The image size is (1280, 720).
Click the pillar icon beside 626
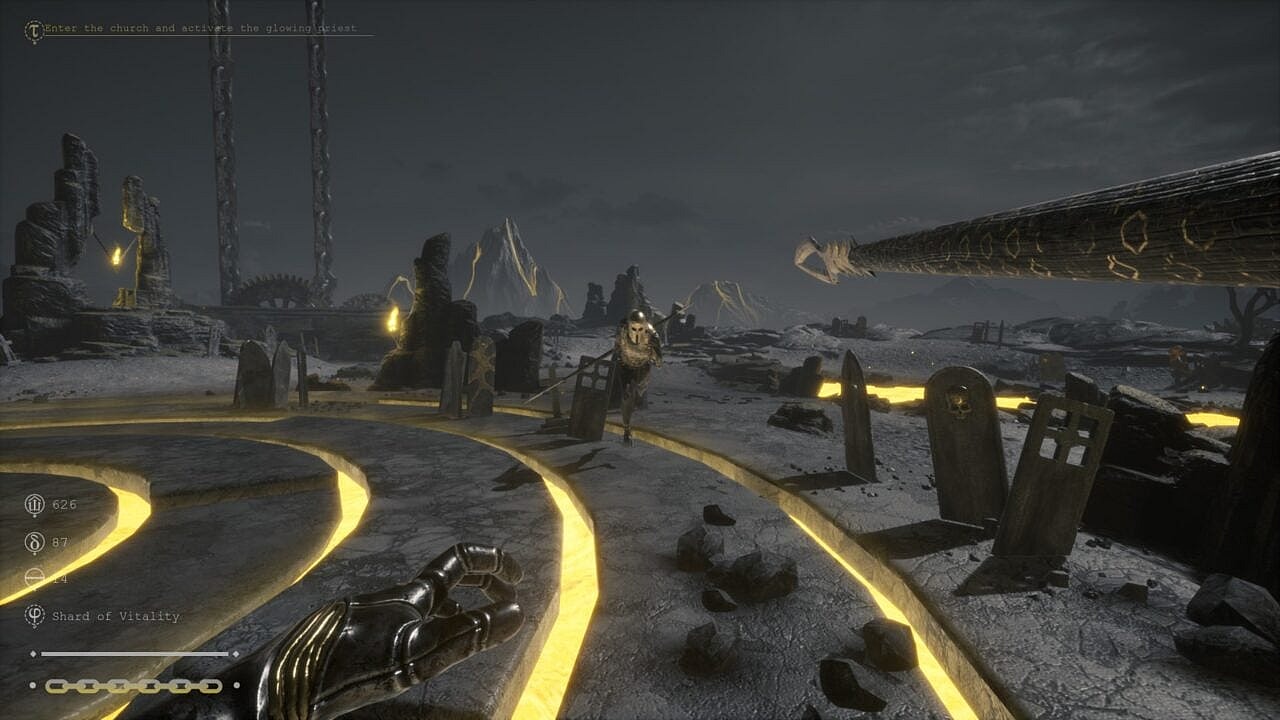tap(35, 504)
